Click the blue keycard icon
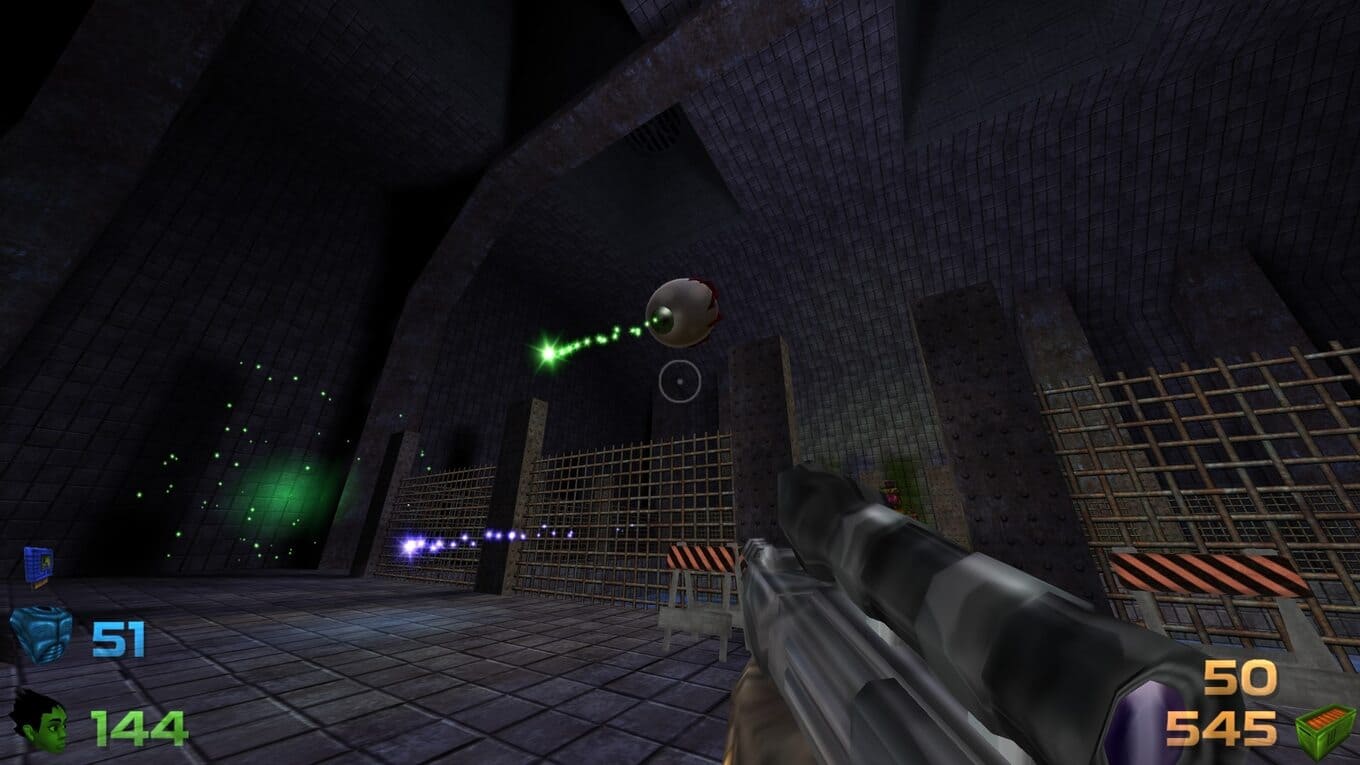Screen dimensions: 1360x765 point(38,566)
